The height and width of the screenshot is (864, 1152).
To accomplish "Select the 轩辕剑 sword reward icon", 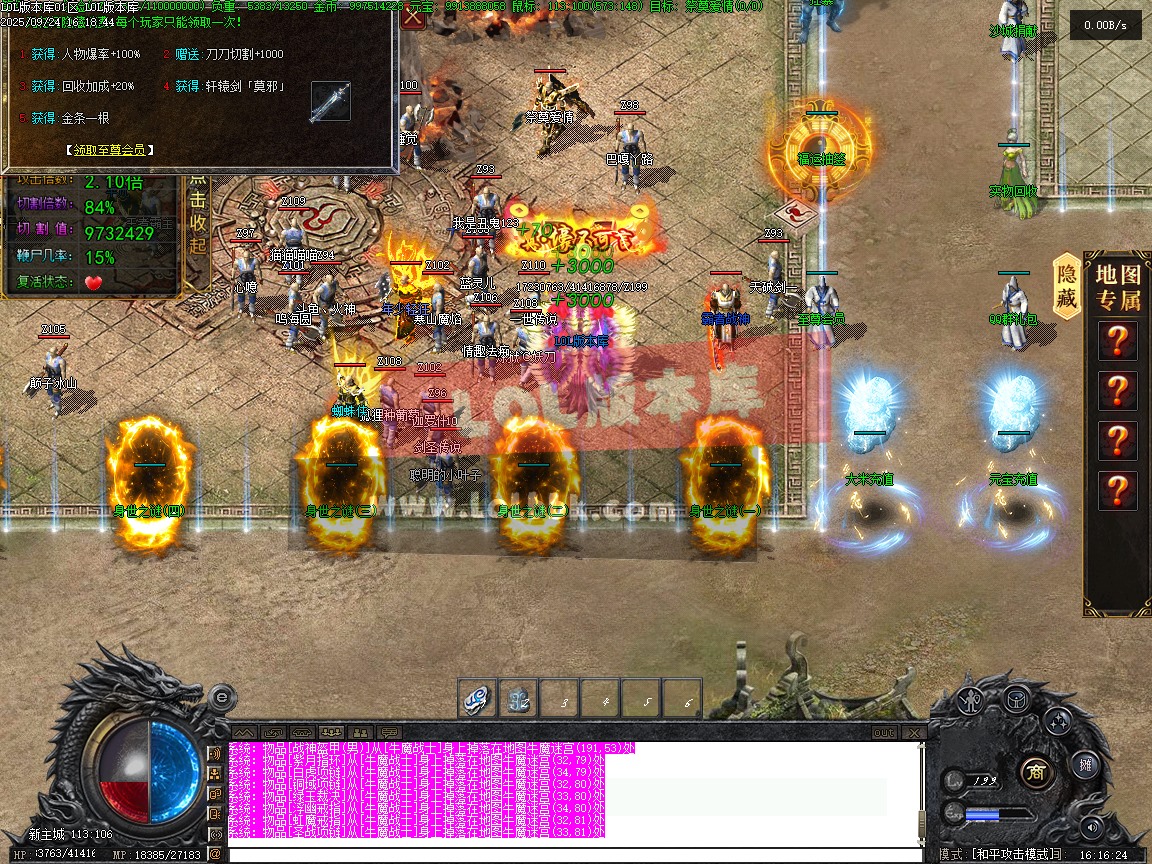I will point(330,102).
